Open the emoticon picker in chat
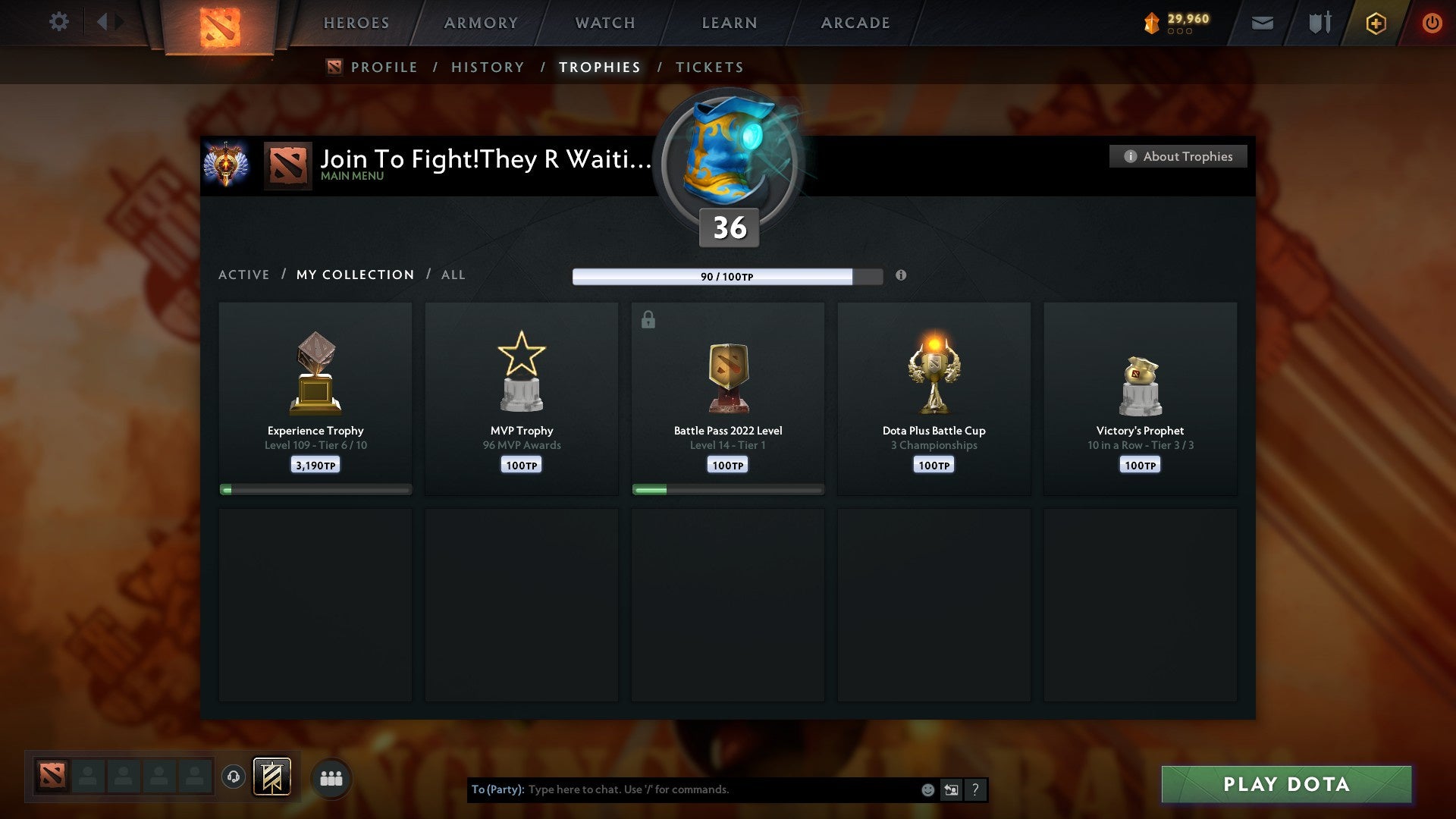The image size is (1456, 819). click(x=928, y=789)
